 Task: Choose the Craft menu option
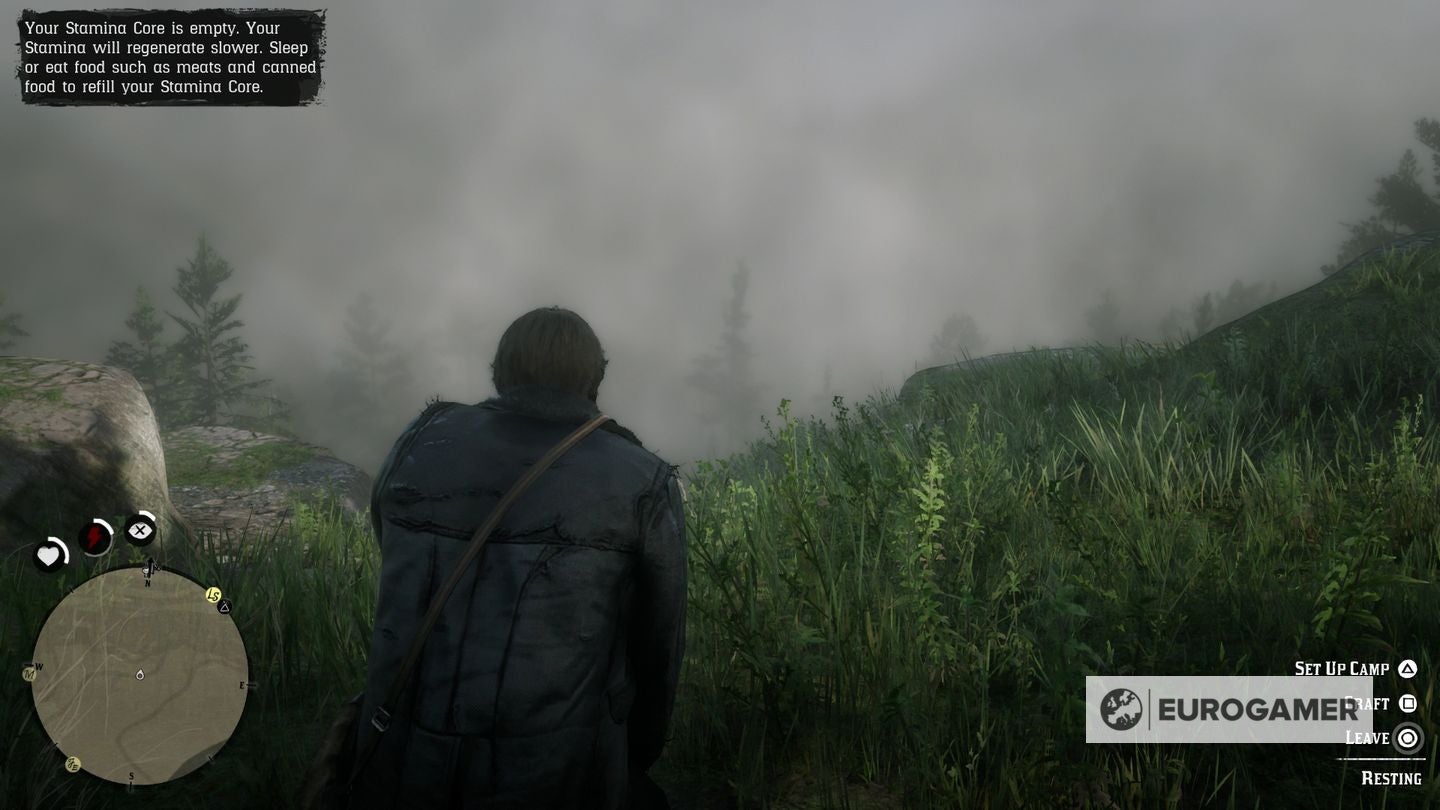coord(1365,703)
